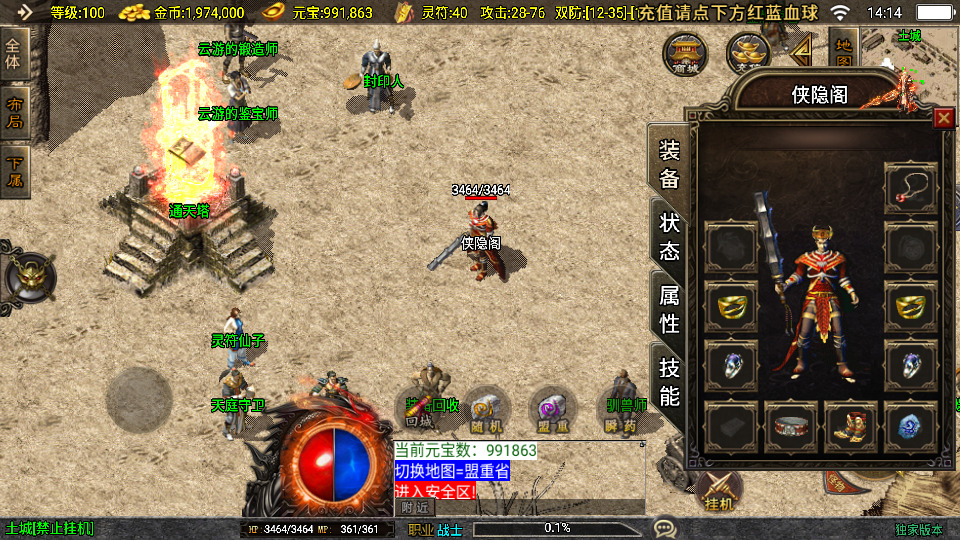Viewport: 960px width, 540px height.
Task: Select the blue gemstone slot
Action: [911, 425]
